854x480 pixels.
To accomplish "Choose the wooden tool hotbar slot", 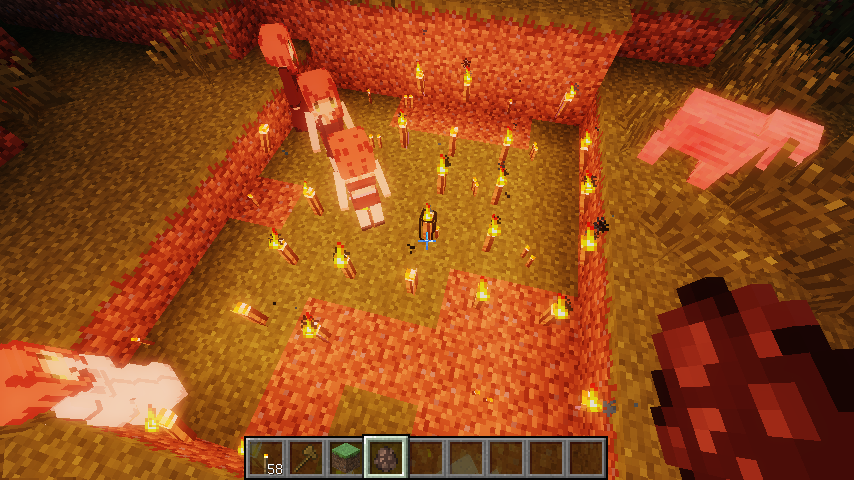I will click(x=305, y=458).
